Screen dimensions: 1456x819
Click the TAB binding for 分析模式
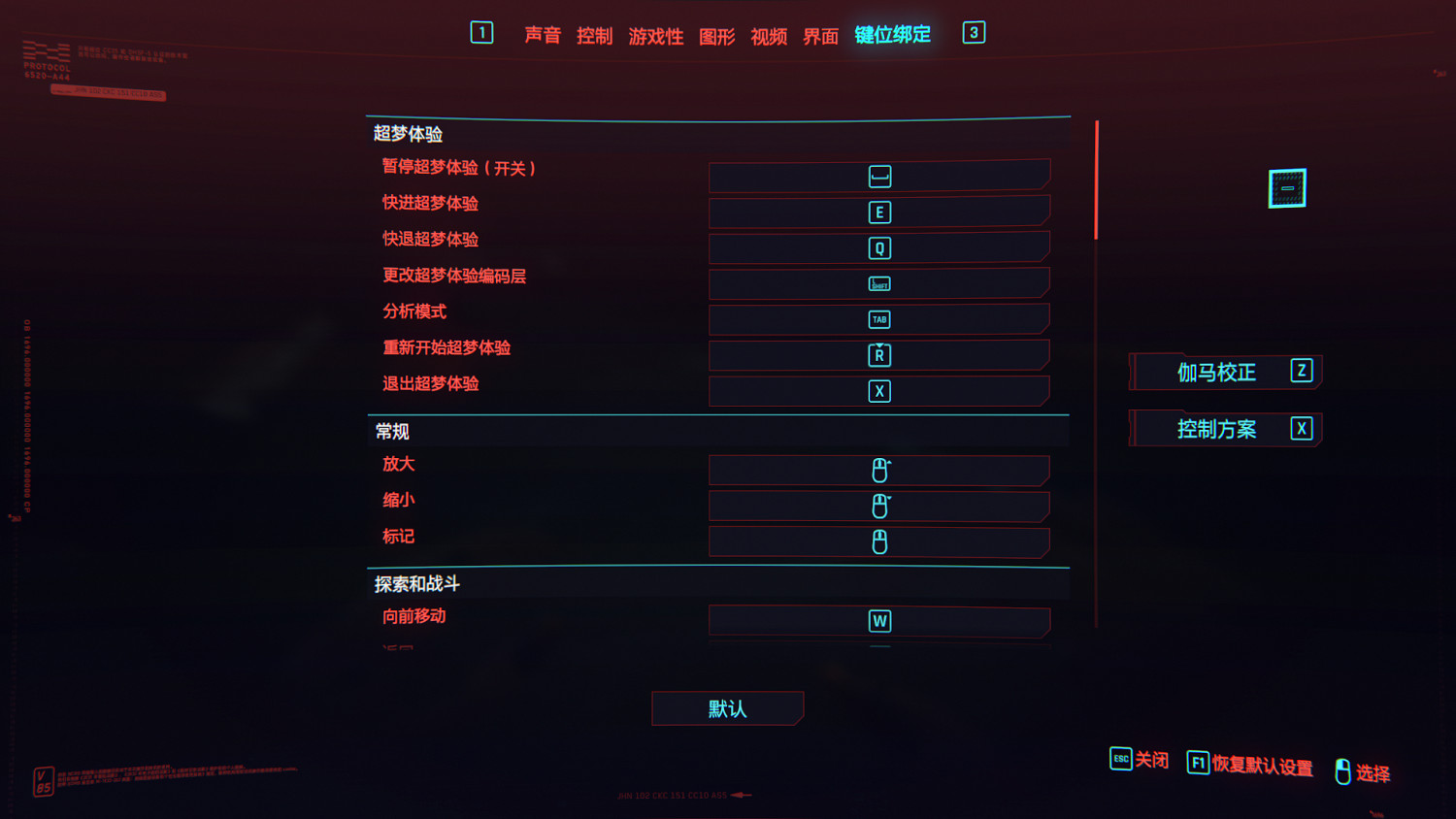point(878,319)
